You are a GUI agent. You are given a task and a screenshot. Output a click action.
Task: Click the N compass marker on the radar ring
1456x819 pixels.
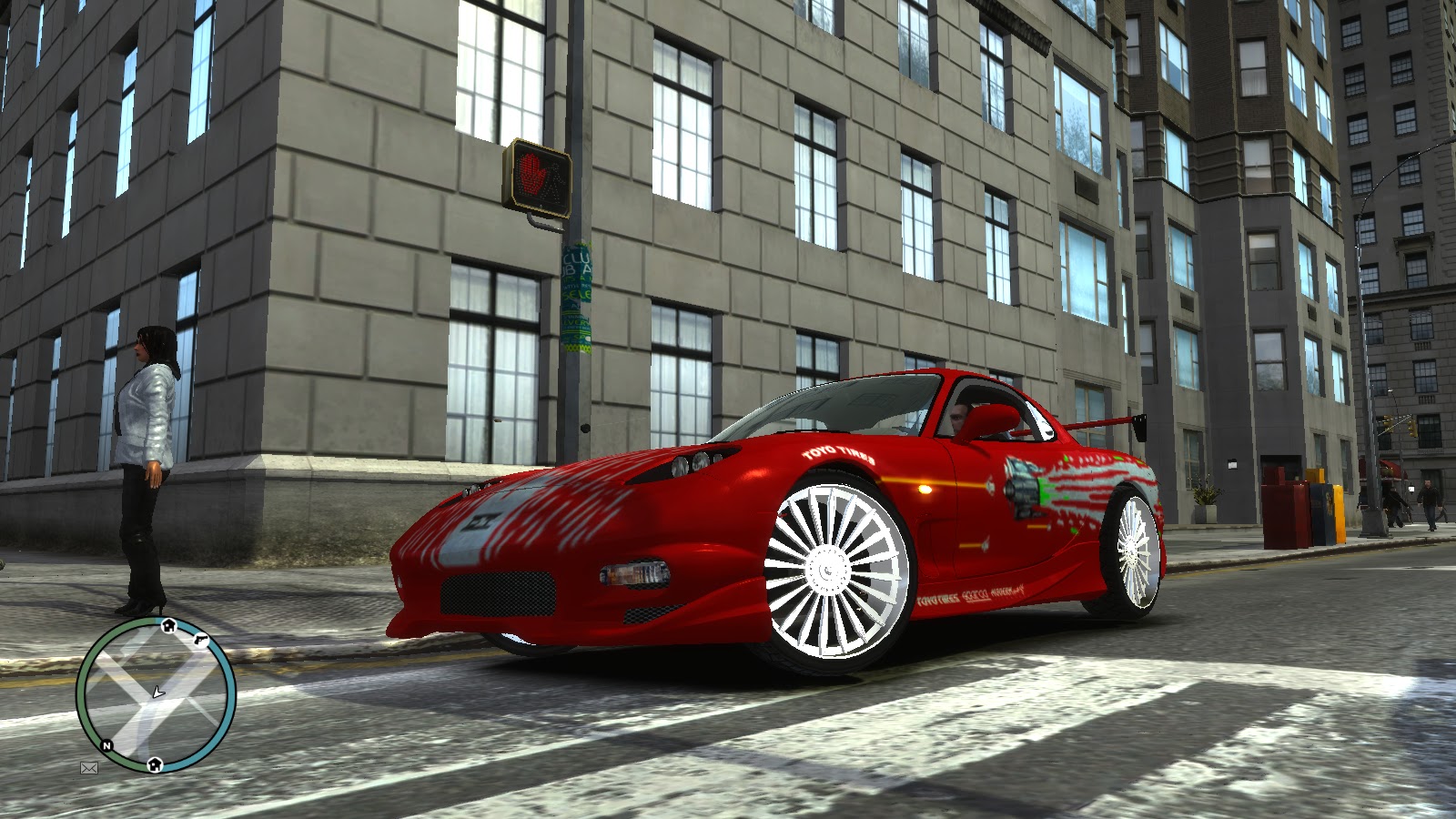coord(106,745)
